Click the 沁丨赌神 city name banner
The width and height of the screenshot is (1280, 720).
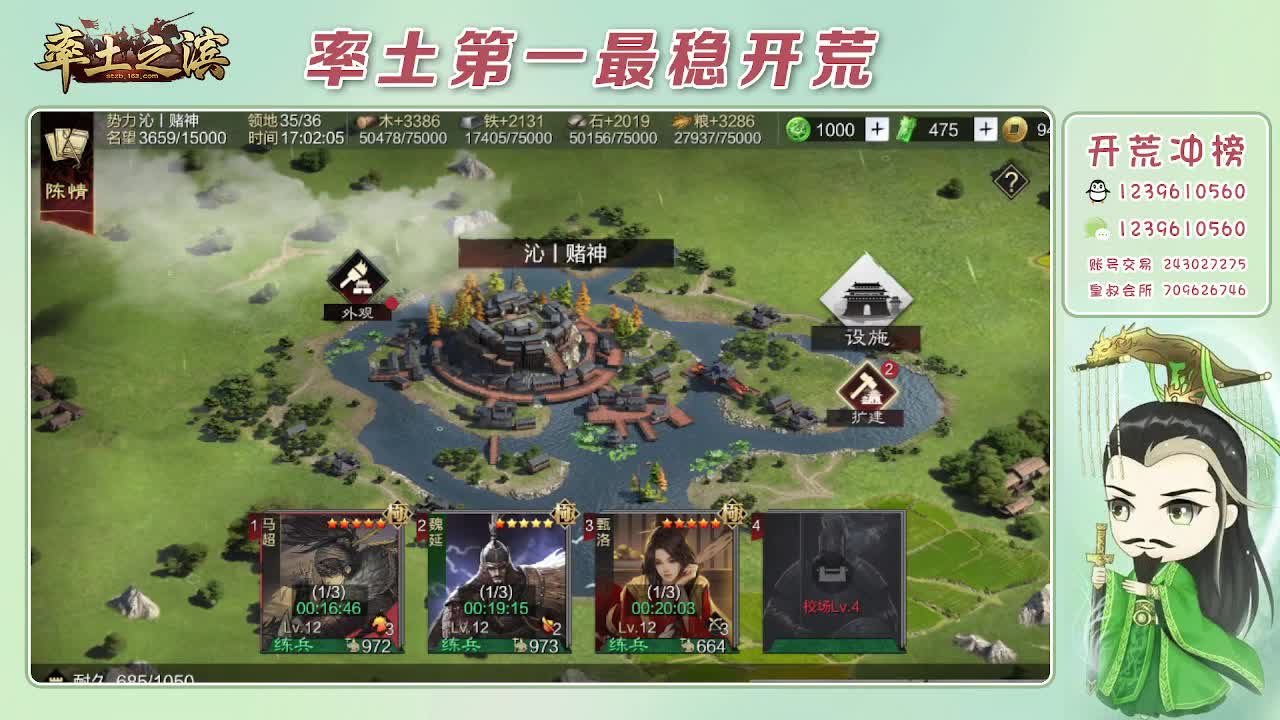tap(563, 253)
